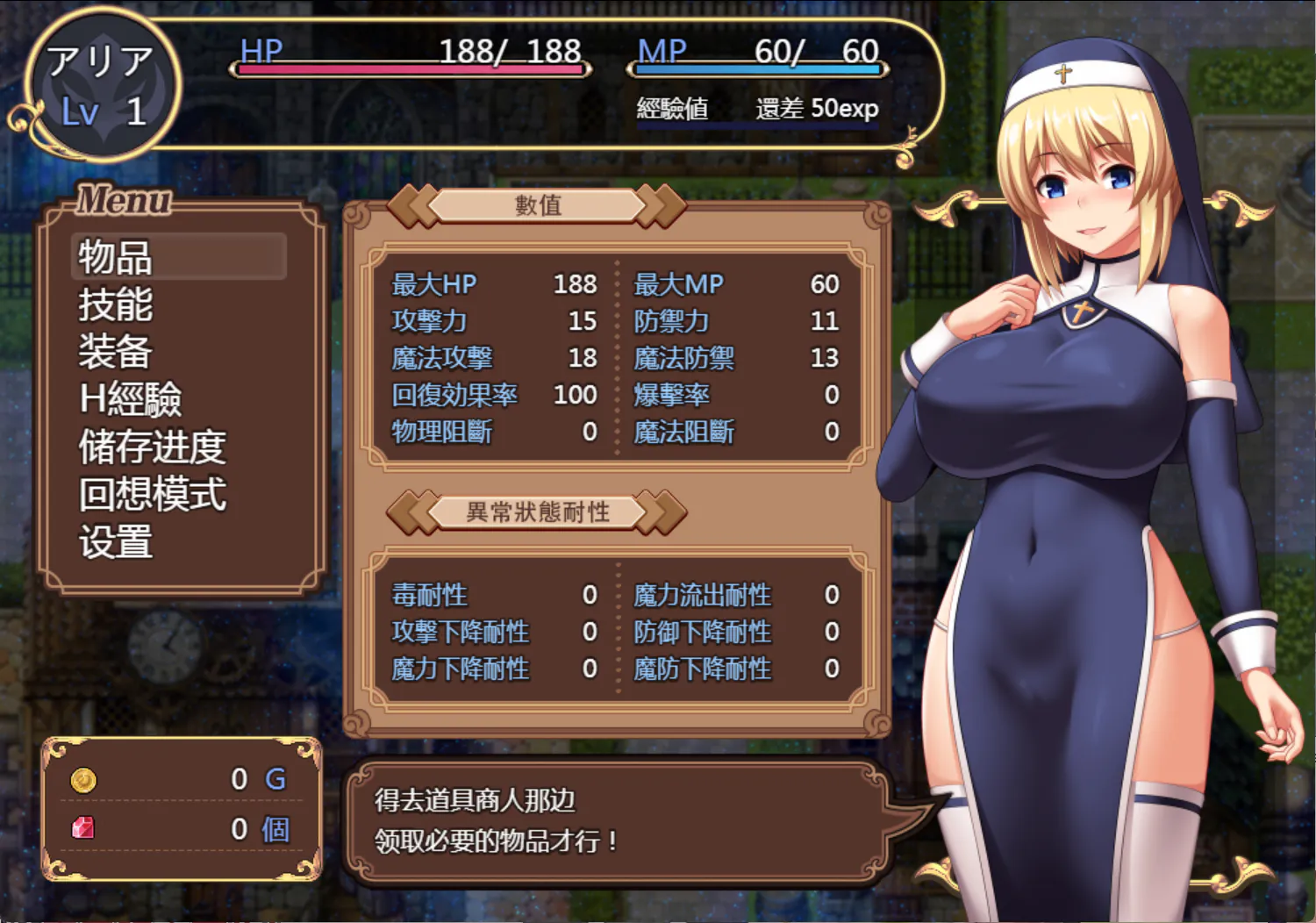Viewport: 1316px width, 923px height.
Task: Choose 装备 equipment from the menu
Action: (x=116, y=352)
